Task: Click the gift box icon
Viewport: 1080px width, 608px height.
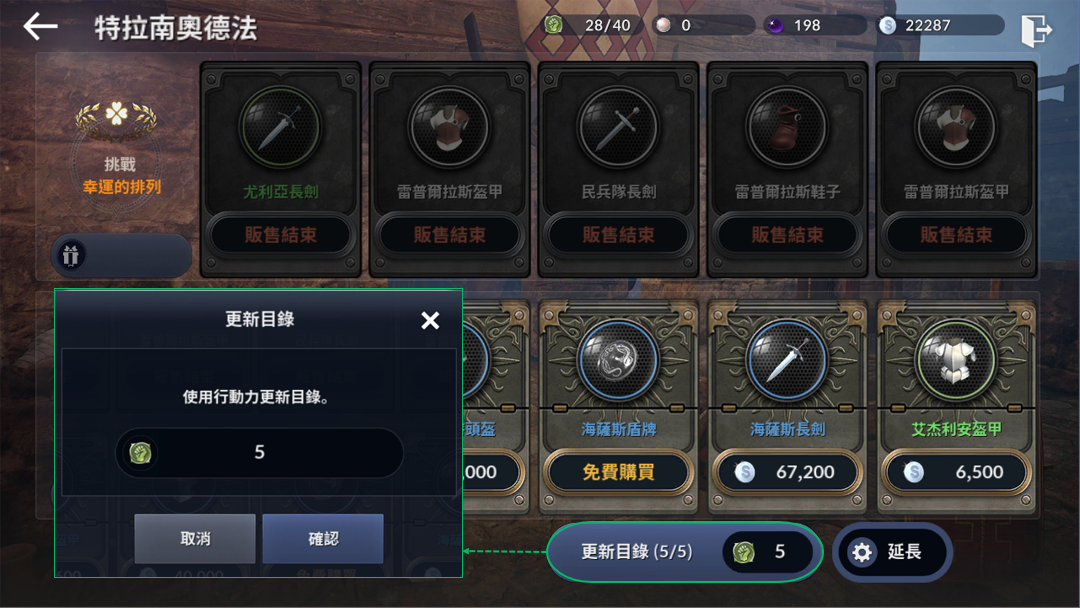Action: [71, 255]
